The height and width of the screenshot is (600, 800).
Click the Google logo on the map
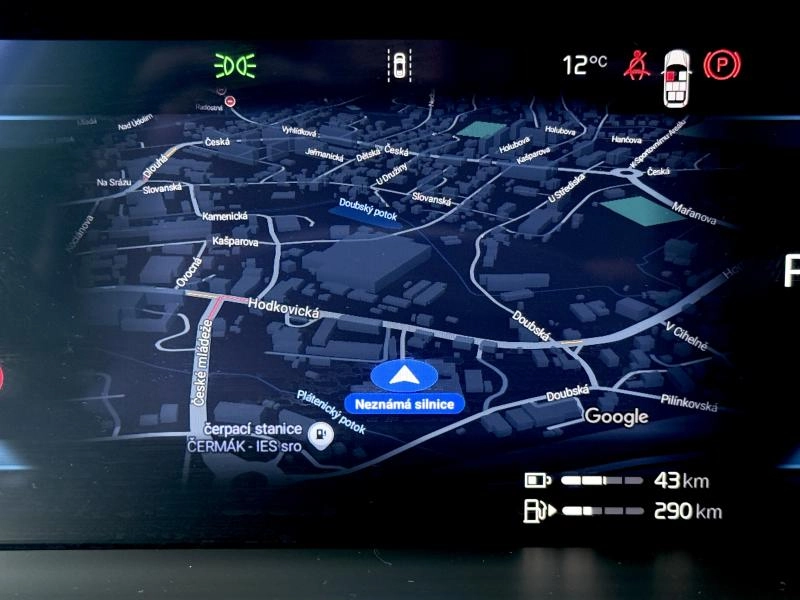[x=616, y=416]
